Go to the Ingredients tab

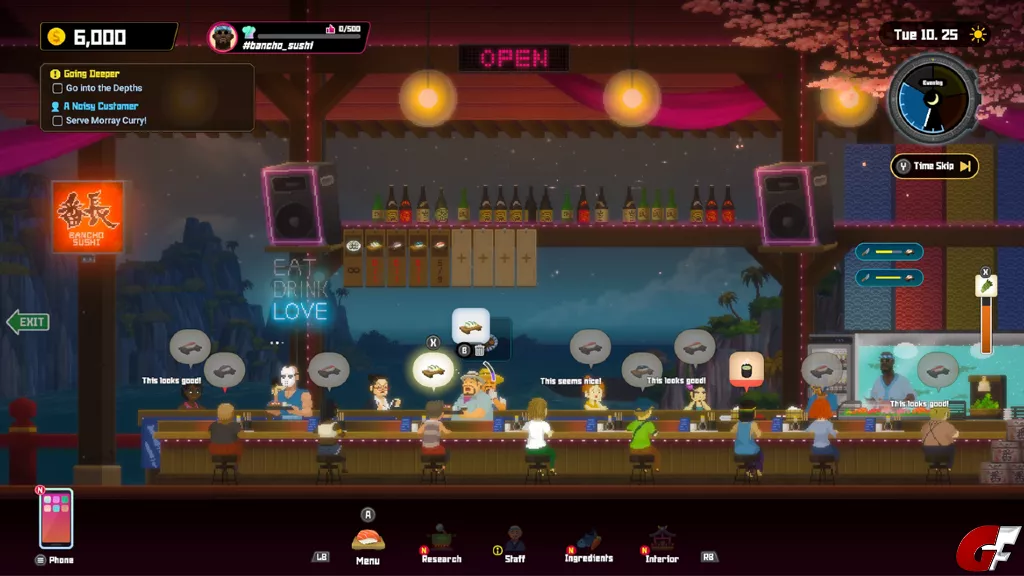588,543
